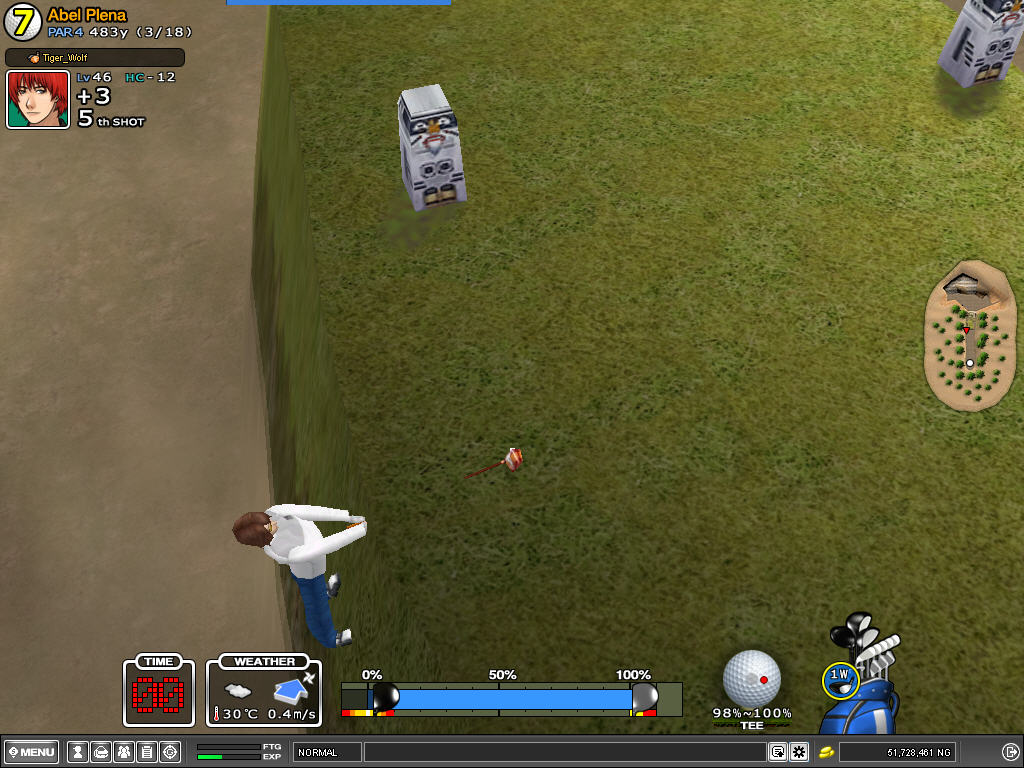This screenshot has height=768, width=1024.
Task: Select the red-haired player portrait
Action: [x=38, y=100]
